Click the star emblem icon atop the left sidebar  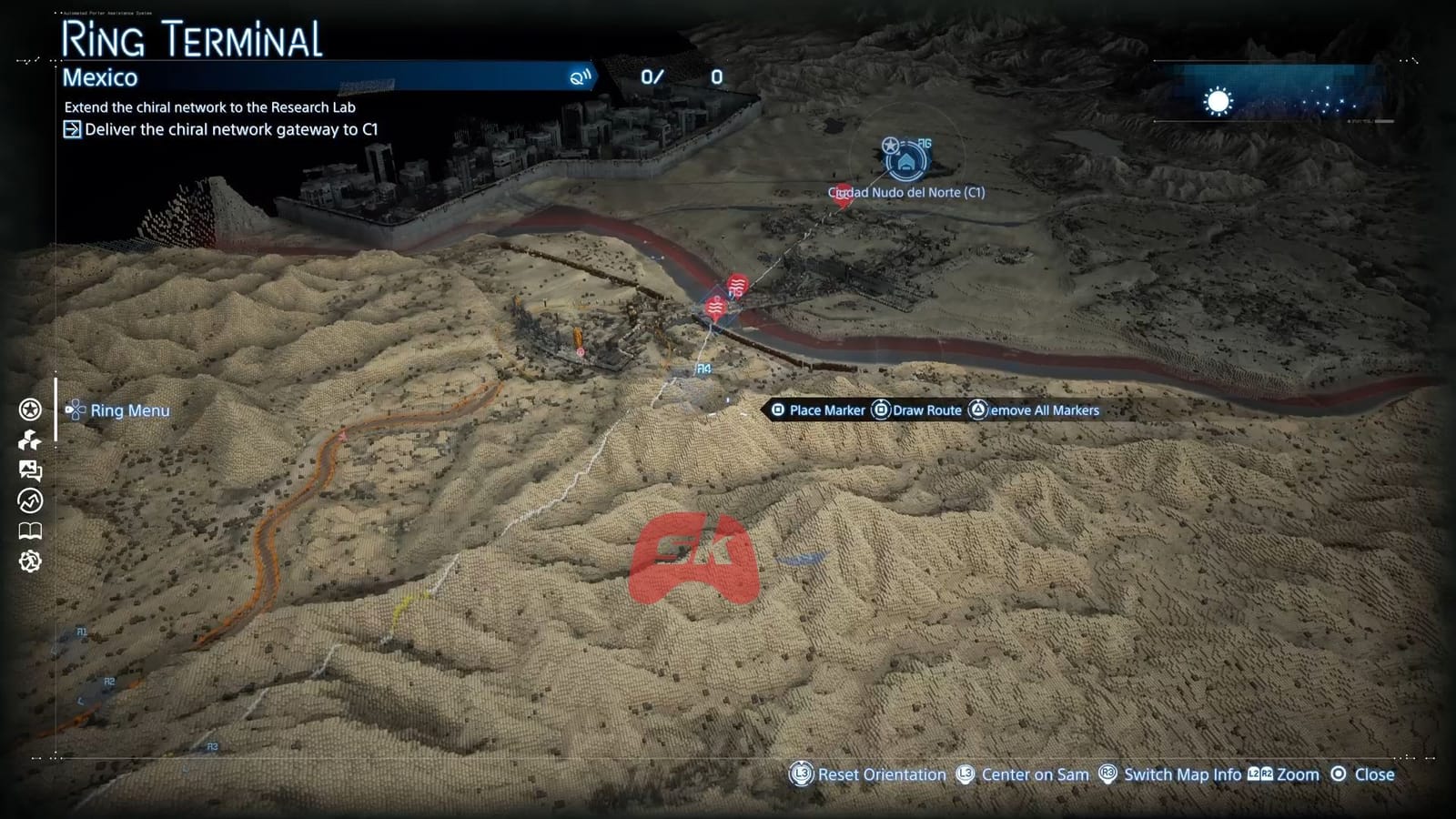[x=27, y=410]
